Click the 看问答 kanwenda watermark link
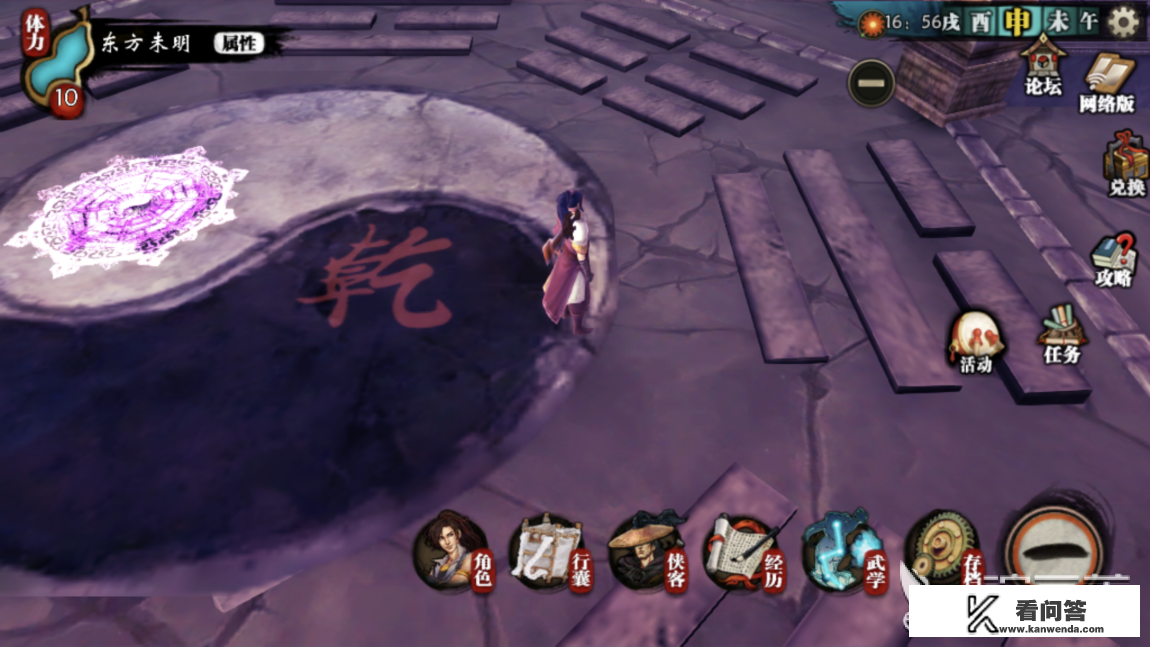 (1023, 611)
